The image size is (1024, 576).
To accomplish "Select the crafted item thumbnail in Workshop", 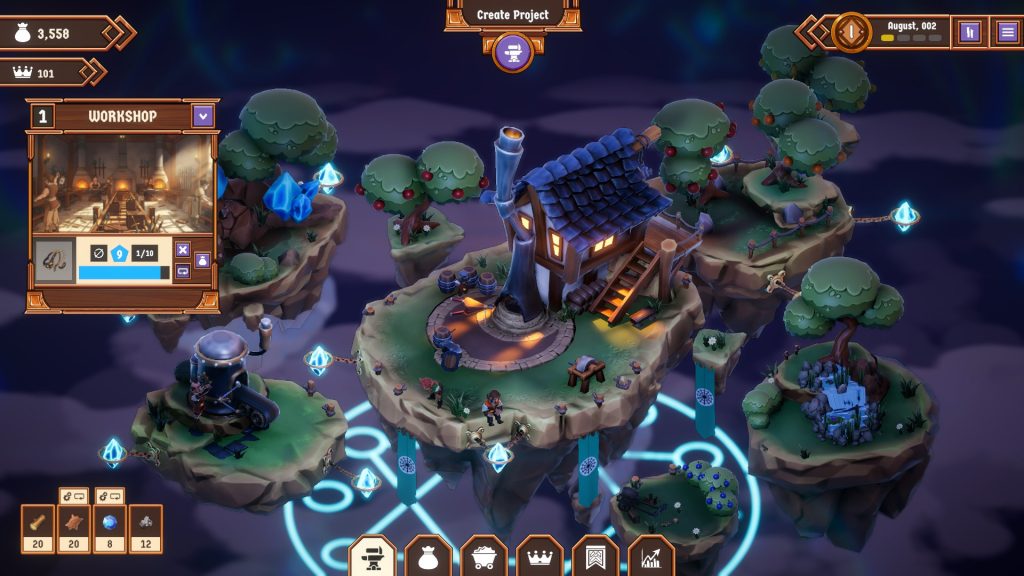I will click(54, 261).
